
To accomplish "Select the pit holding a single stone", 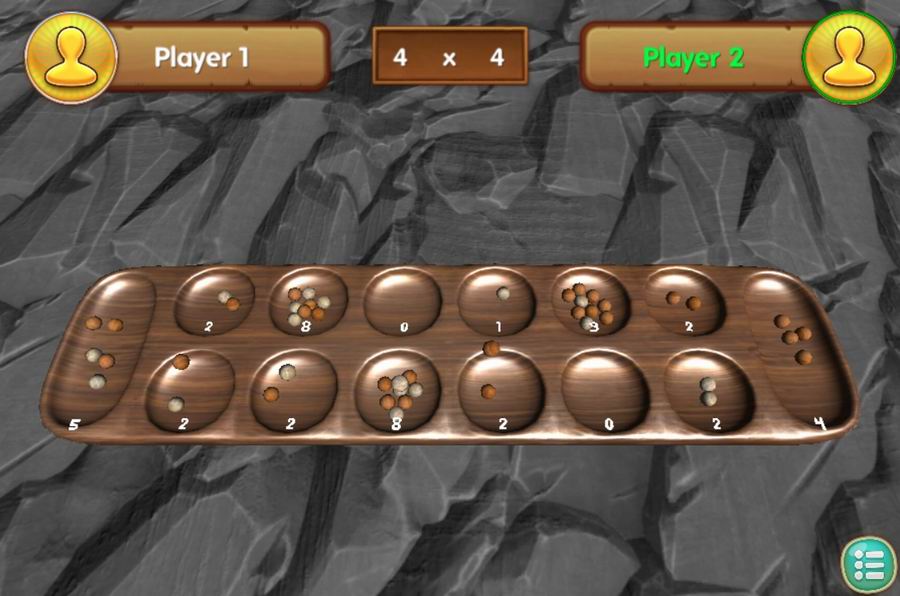I will pyautogui.click(x=497, y=302).
